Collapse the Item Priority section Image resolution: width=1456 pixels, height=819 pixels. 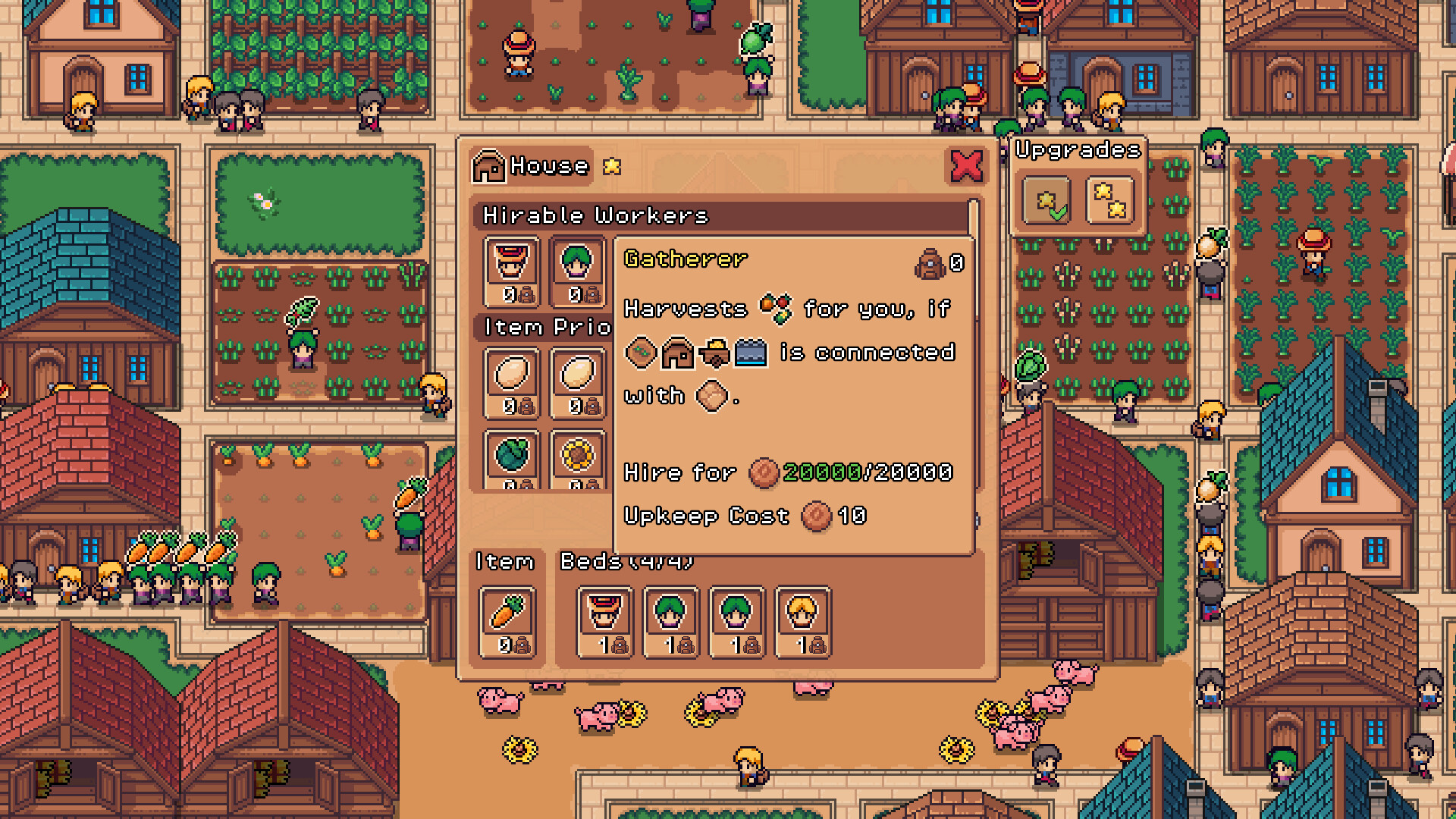pos(542,328)
